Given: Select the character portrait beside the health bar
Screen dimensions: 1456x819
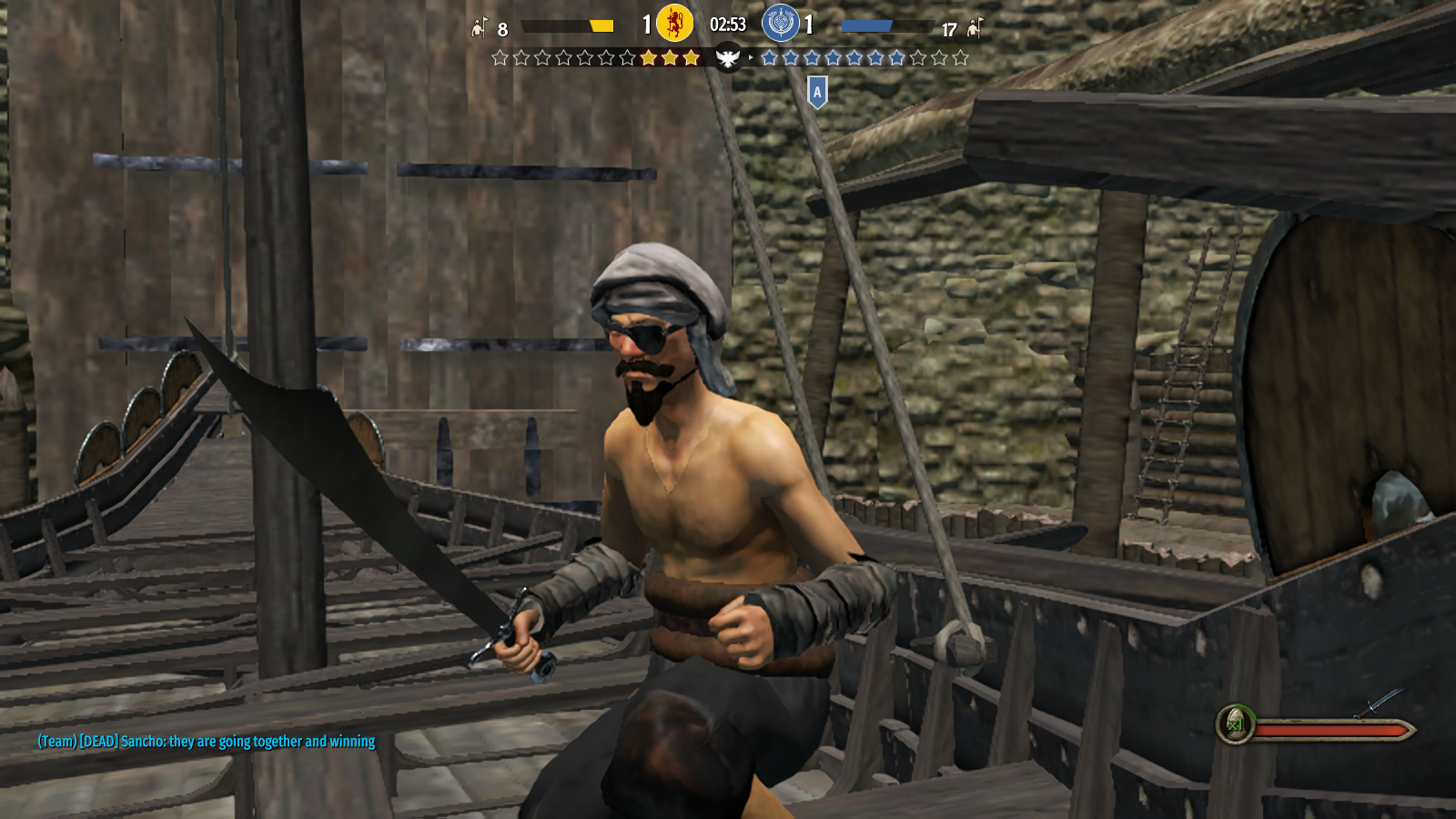Looking at the screenshot, I should (x=1236, y=724).
